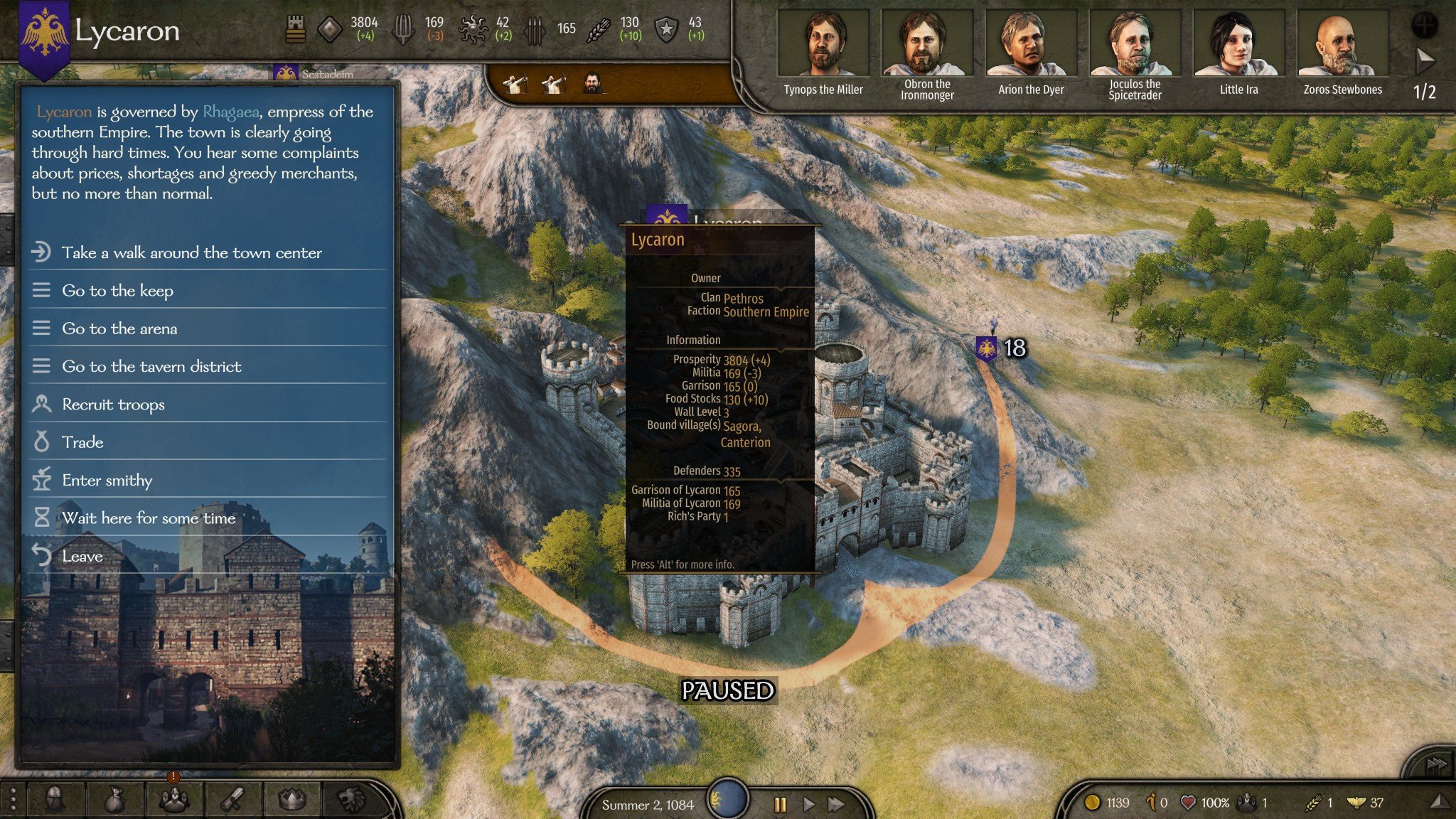The width and height of the screenshot is (1456, 819).
Task: Choose Go to the arena
Action: click(119, 328)
